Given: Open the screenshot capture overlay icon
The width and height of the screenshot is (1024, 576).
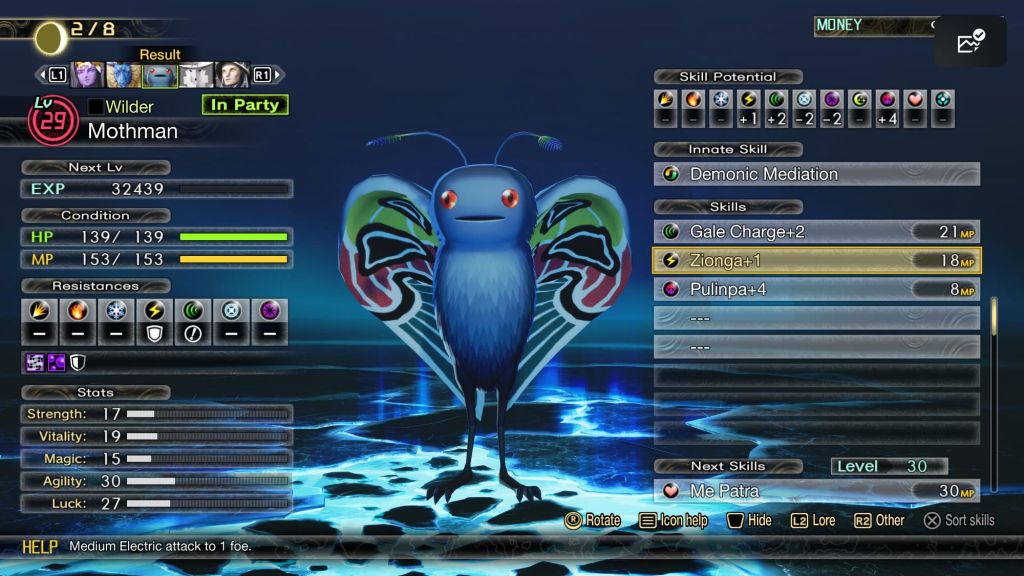Looking at the screenshot, I should click(x=970, y=41).
